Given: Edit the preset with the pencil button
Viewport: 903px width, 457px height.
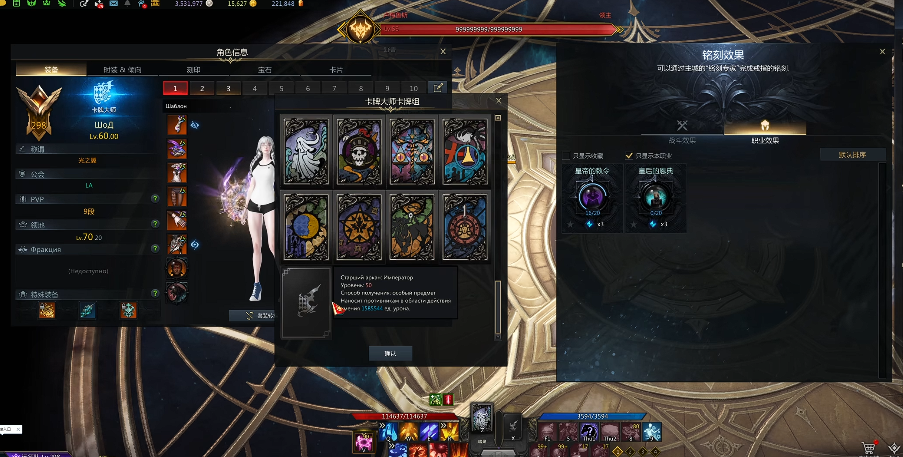Looking at the screenshot, I should (437, 88).
